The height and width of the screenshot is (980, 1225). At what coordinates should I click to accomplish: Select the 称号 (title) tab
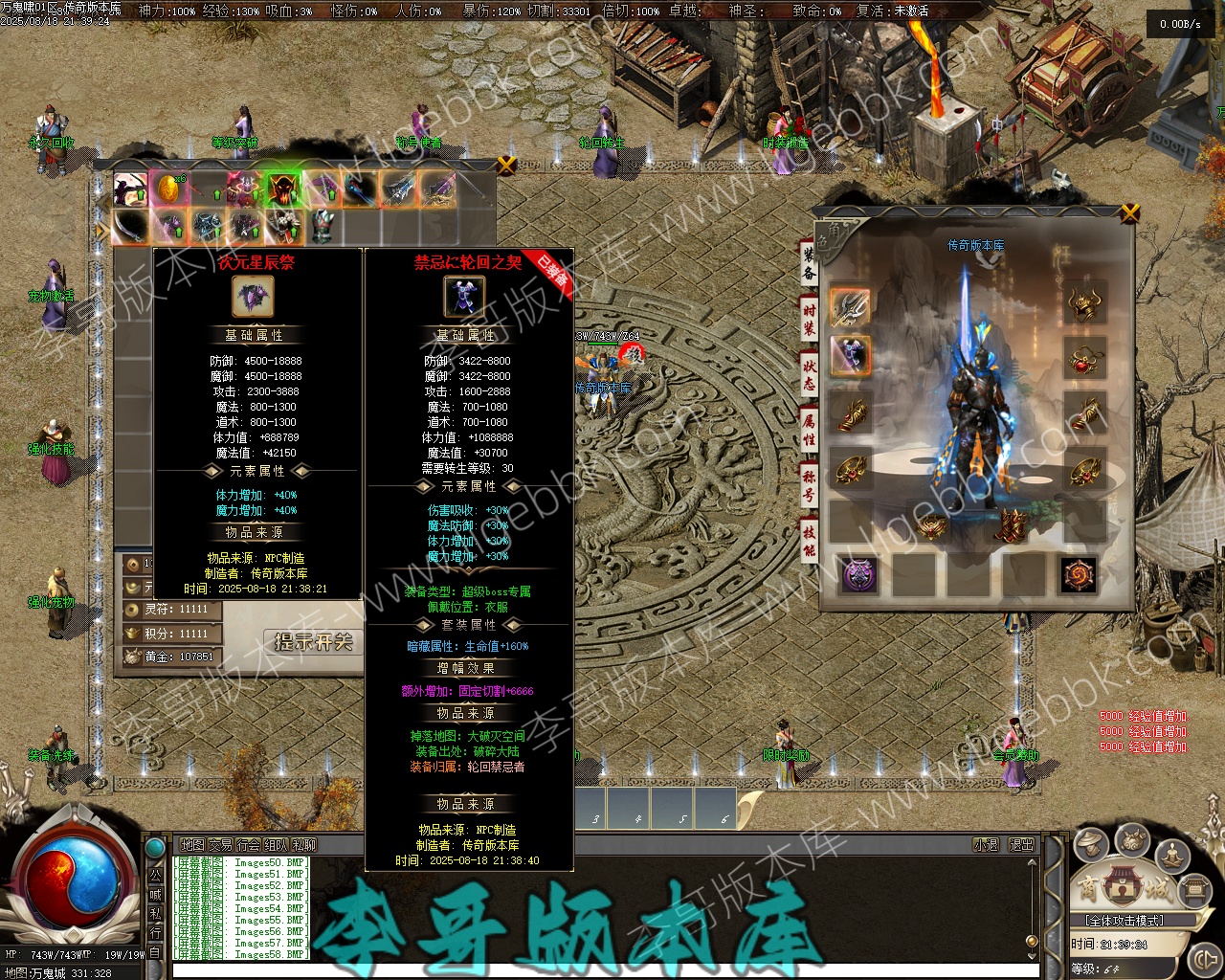click(x=810, y=486)
